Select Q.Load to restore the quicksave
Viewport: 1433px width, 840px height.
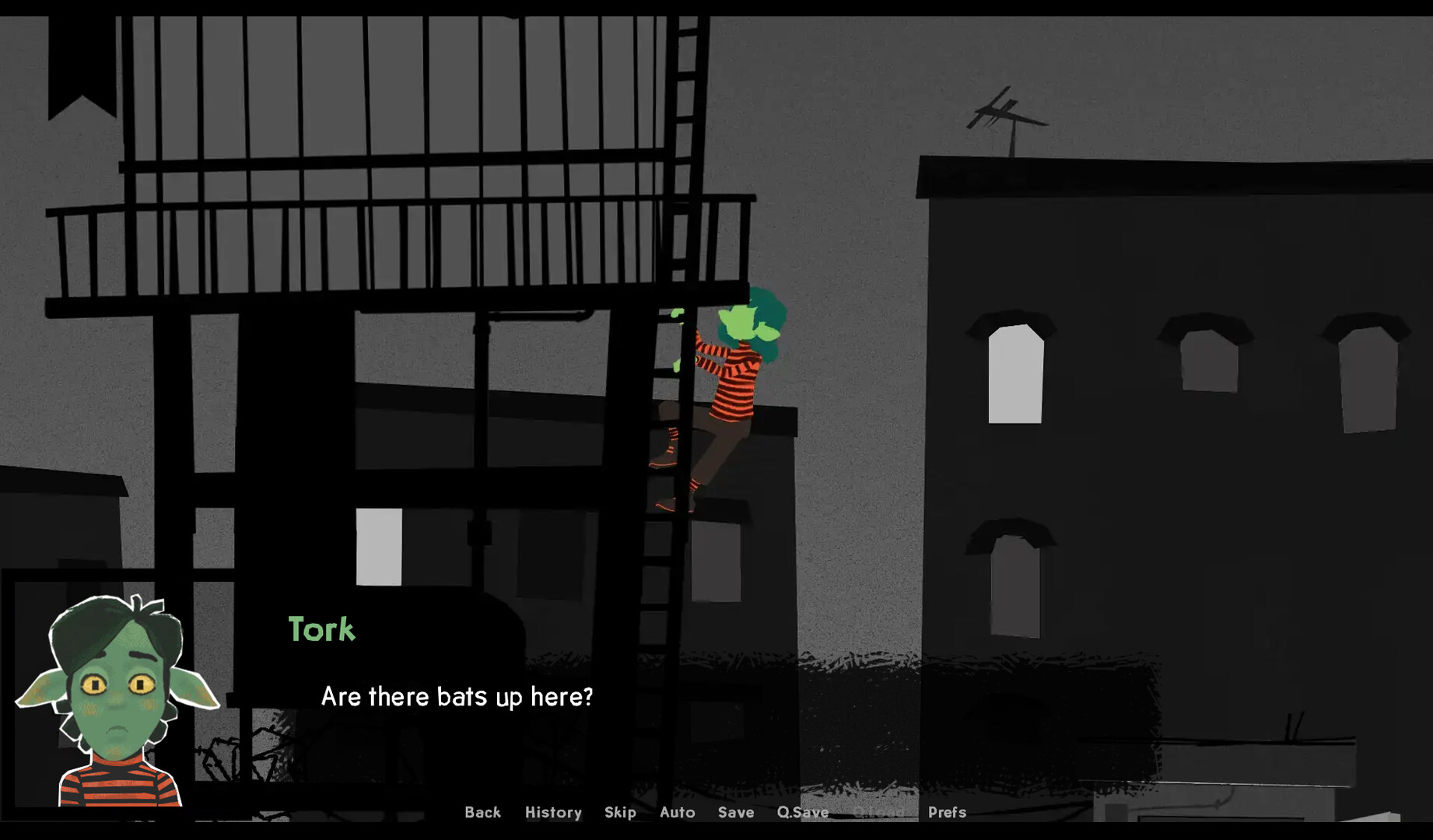[x=879, y=812]
